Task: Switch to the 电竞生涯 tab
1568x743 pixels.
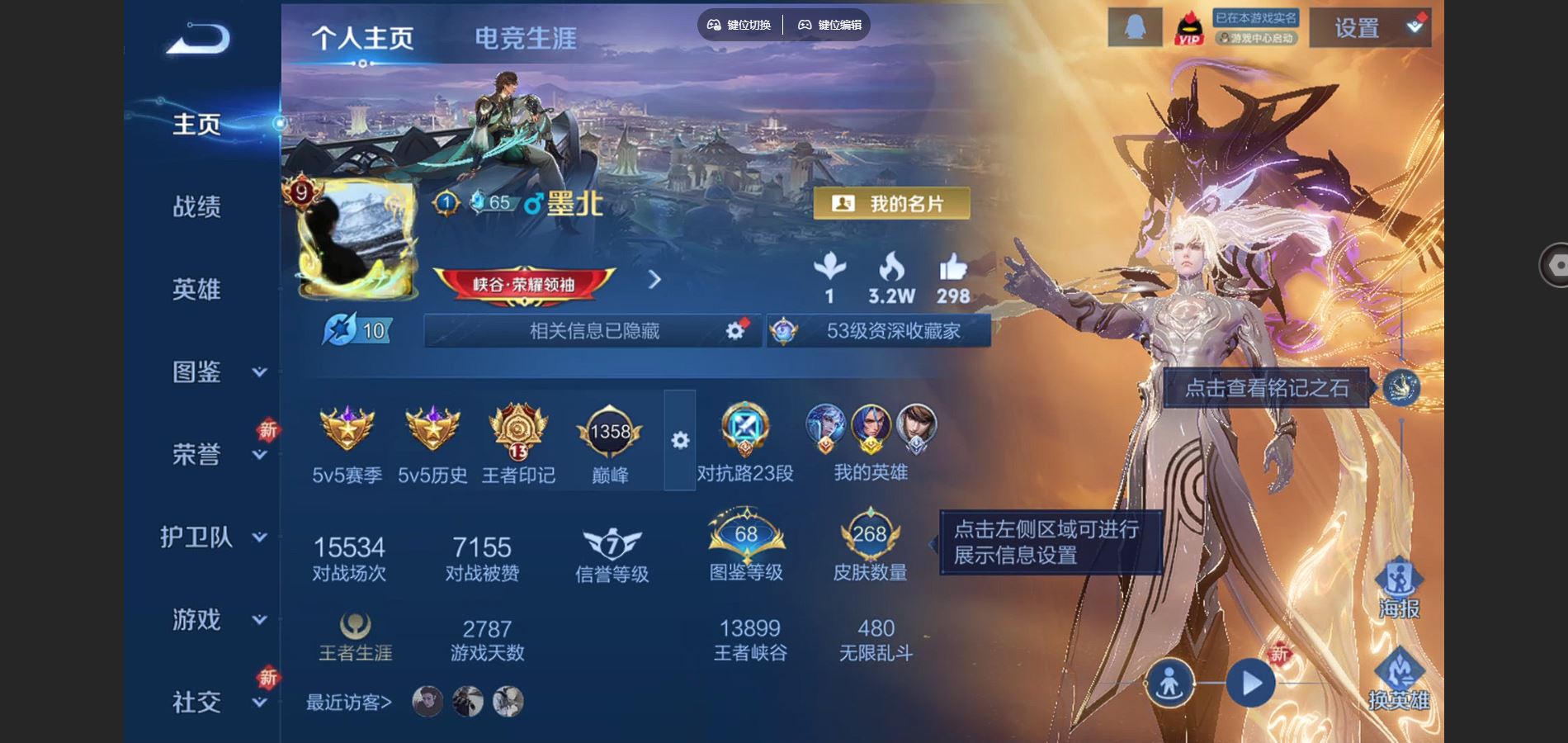Action: (525, 36)
